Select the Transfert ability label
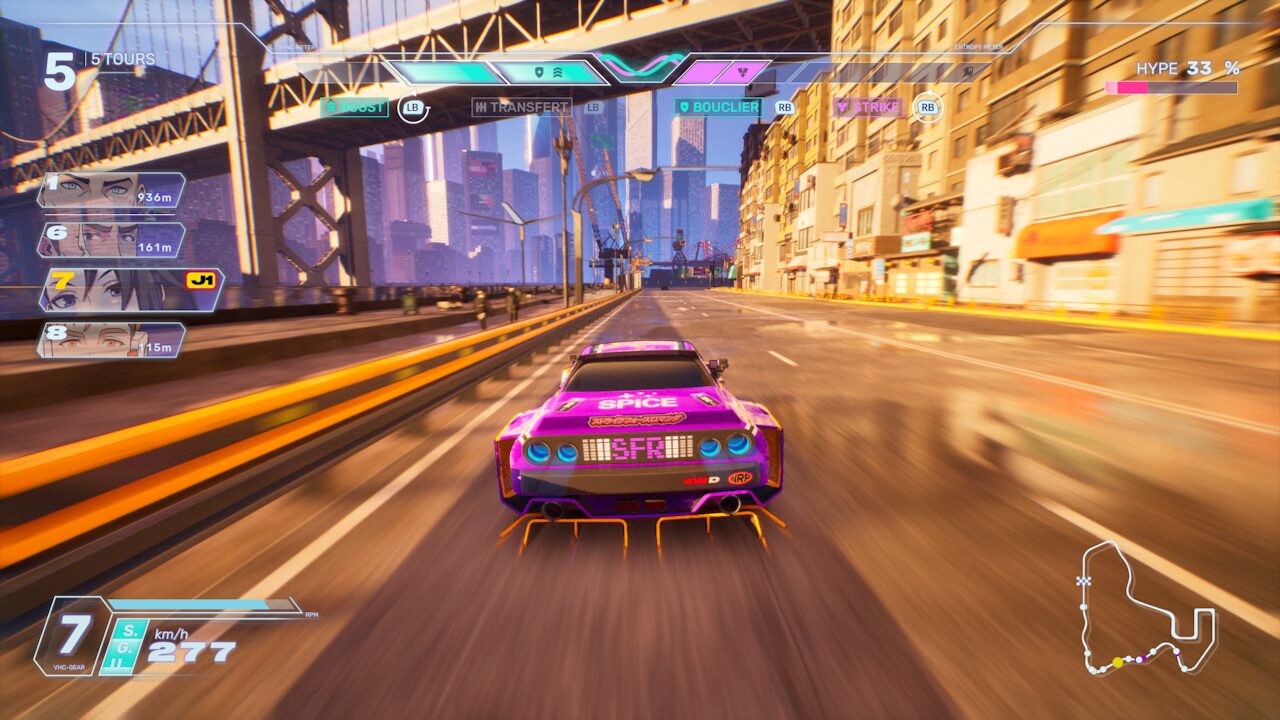 pyautogui.click(x=521, y=107)
